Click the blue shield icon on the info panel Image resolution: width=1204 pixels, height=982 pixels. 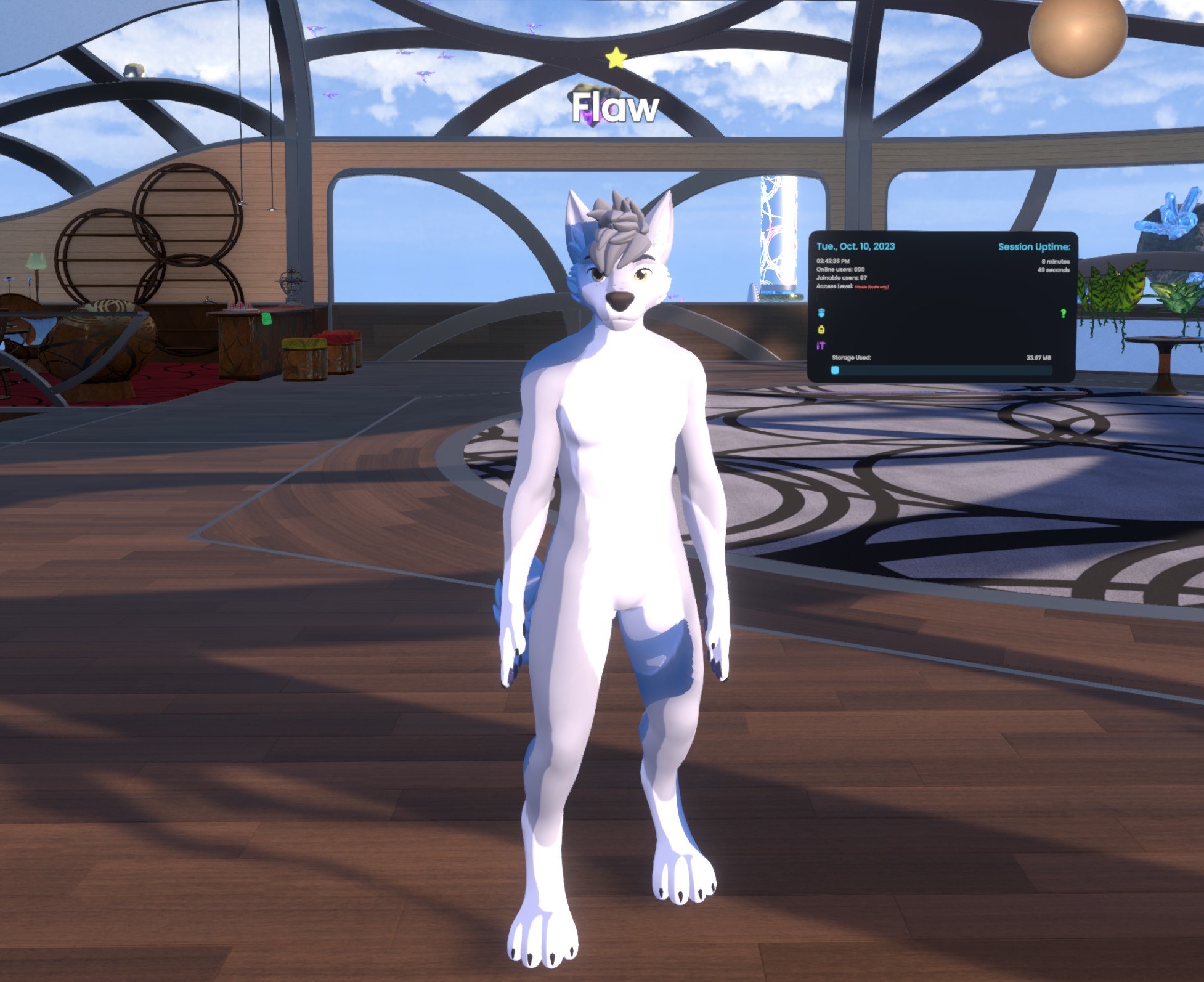(x=821, y=313)
